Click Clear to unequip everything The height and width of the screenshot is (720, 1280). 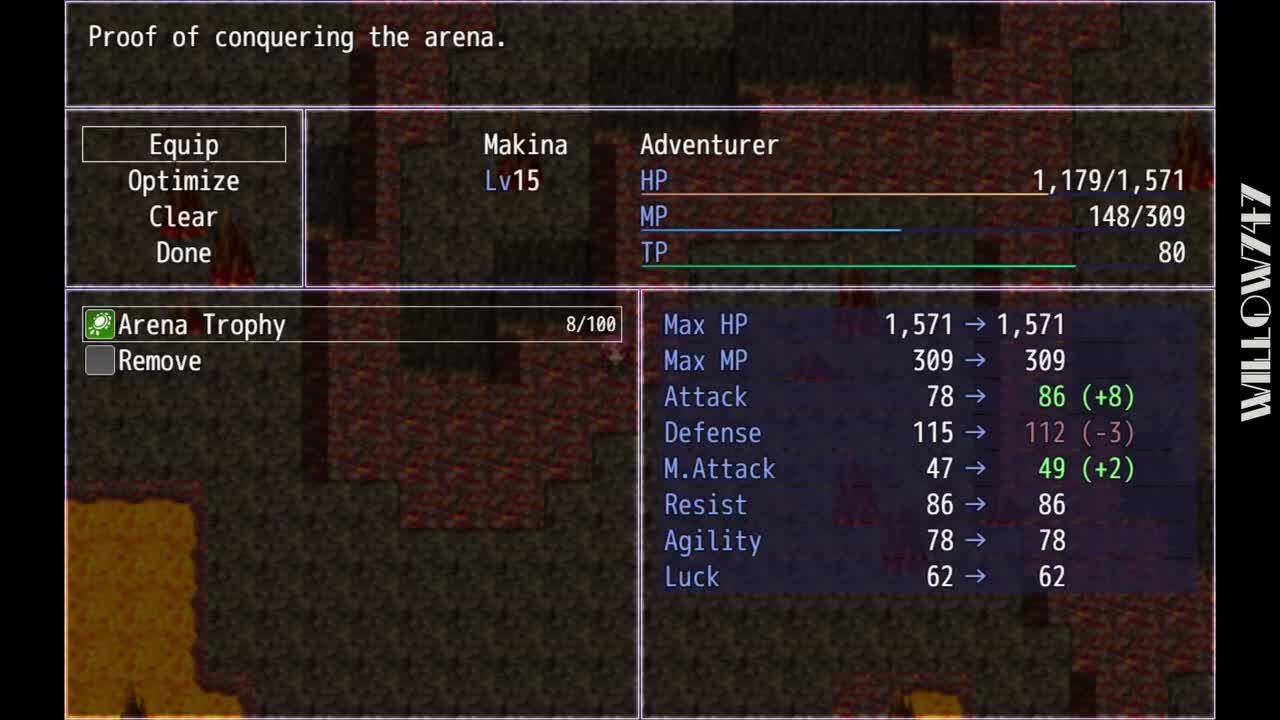(x=184, y=217)
